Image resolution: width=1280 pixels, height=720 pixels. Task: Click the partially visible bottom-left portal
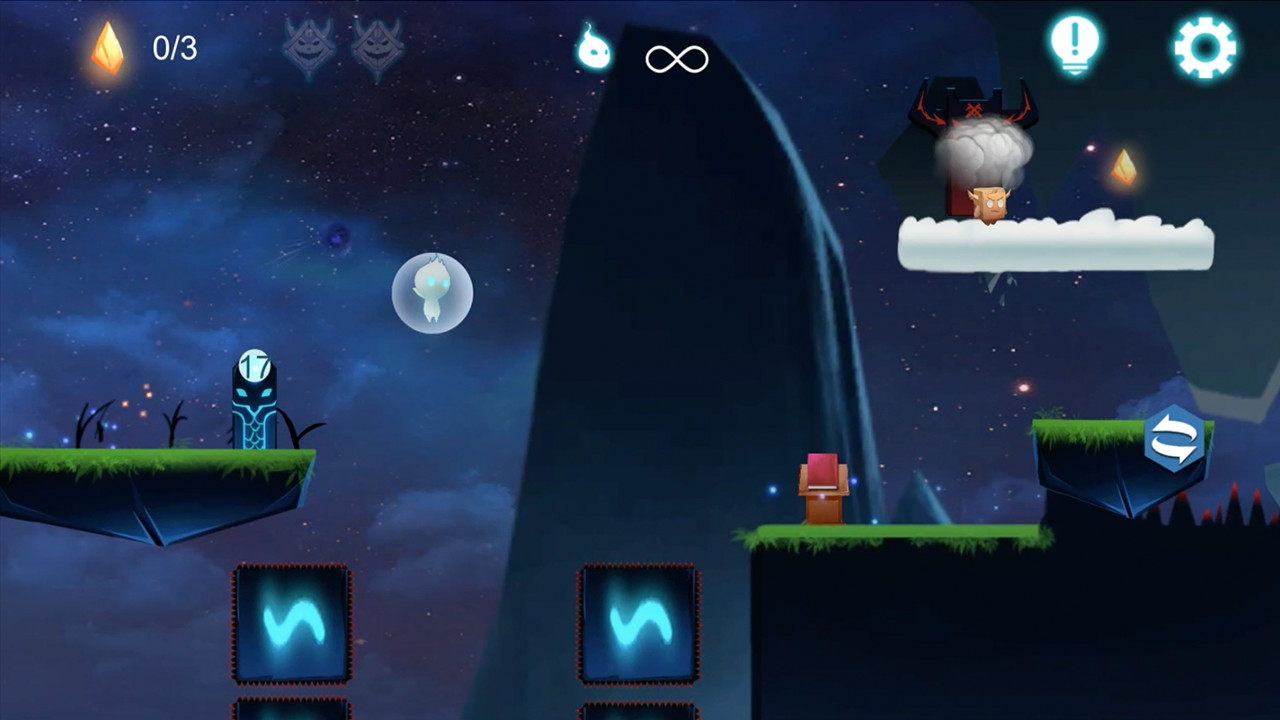pos(290,712)
